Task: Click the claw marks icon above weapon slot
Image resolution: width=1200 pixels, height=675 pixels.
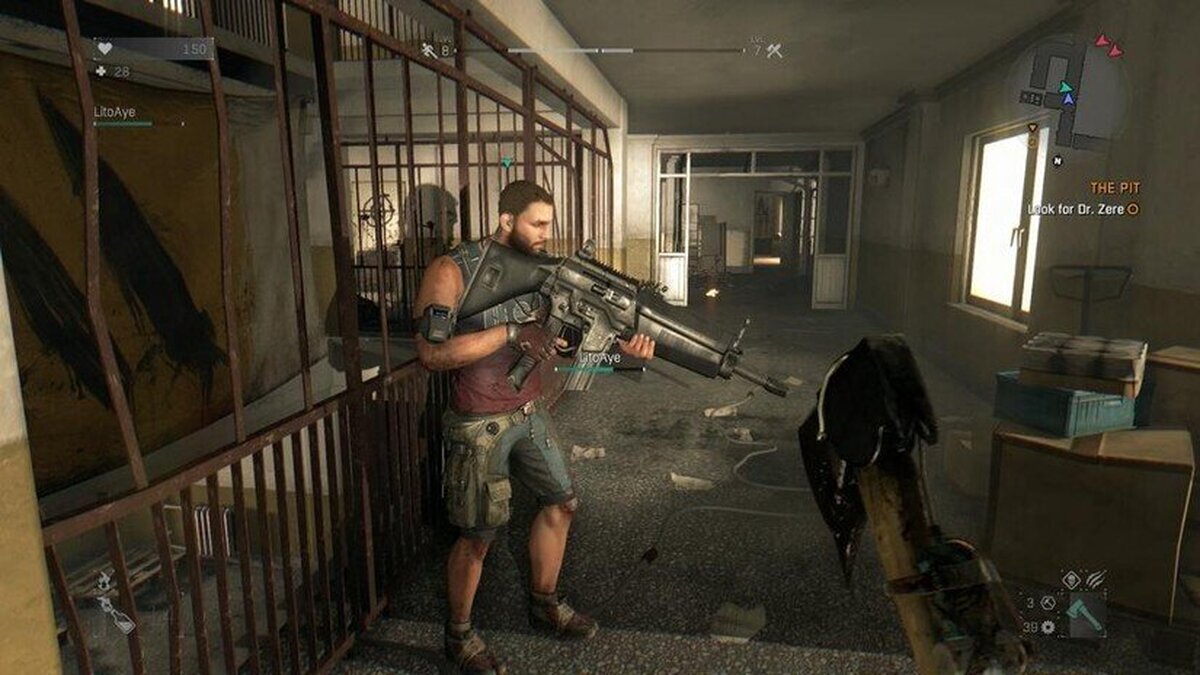Action: click(x=1098, y=578)
